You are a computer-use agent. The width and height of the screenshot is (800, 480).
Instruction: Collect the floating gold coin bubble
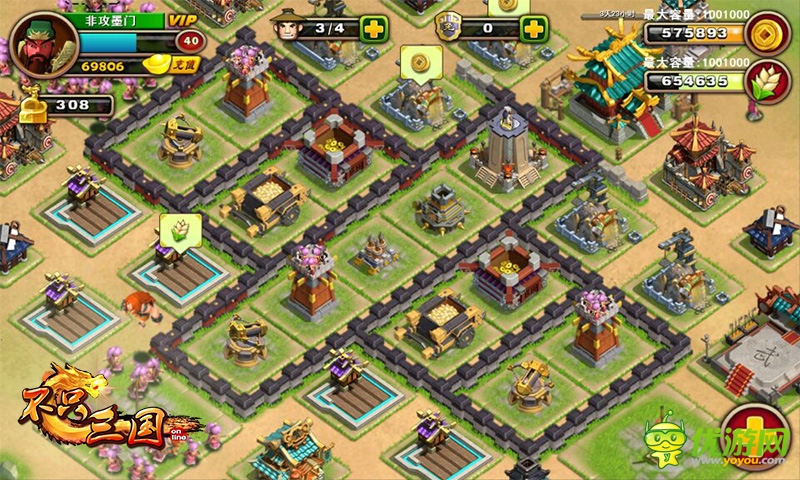tap(421, 60)
